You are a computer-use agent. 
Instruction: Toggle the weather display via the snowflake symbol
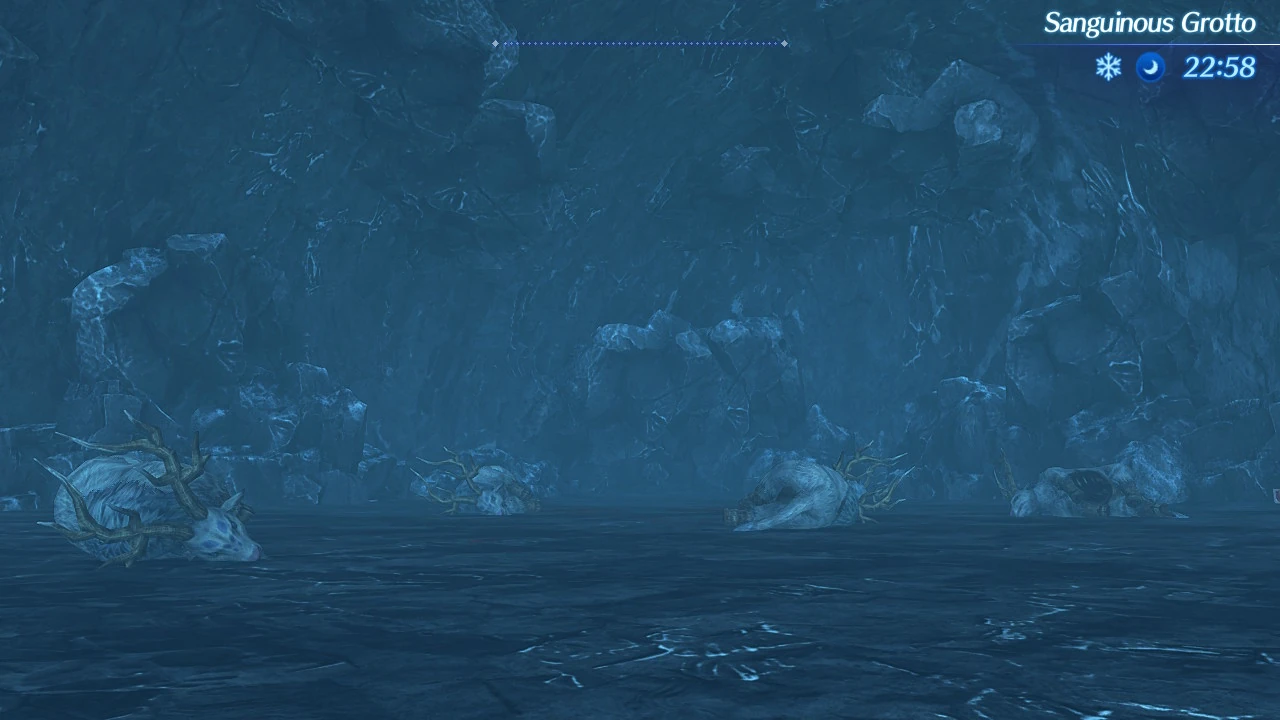pyautogui.click(x=1107, y=68)
